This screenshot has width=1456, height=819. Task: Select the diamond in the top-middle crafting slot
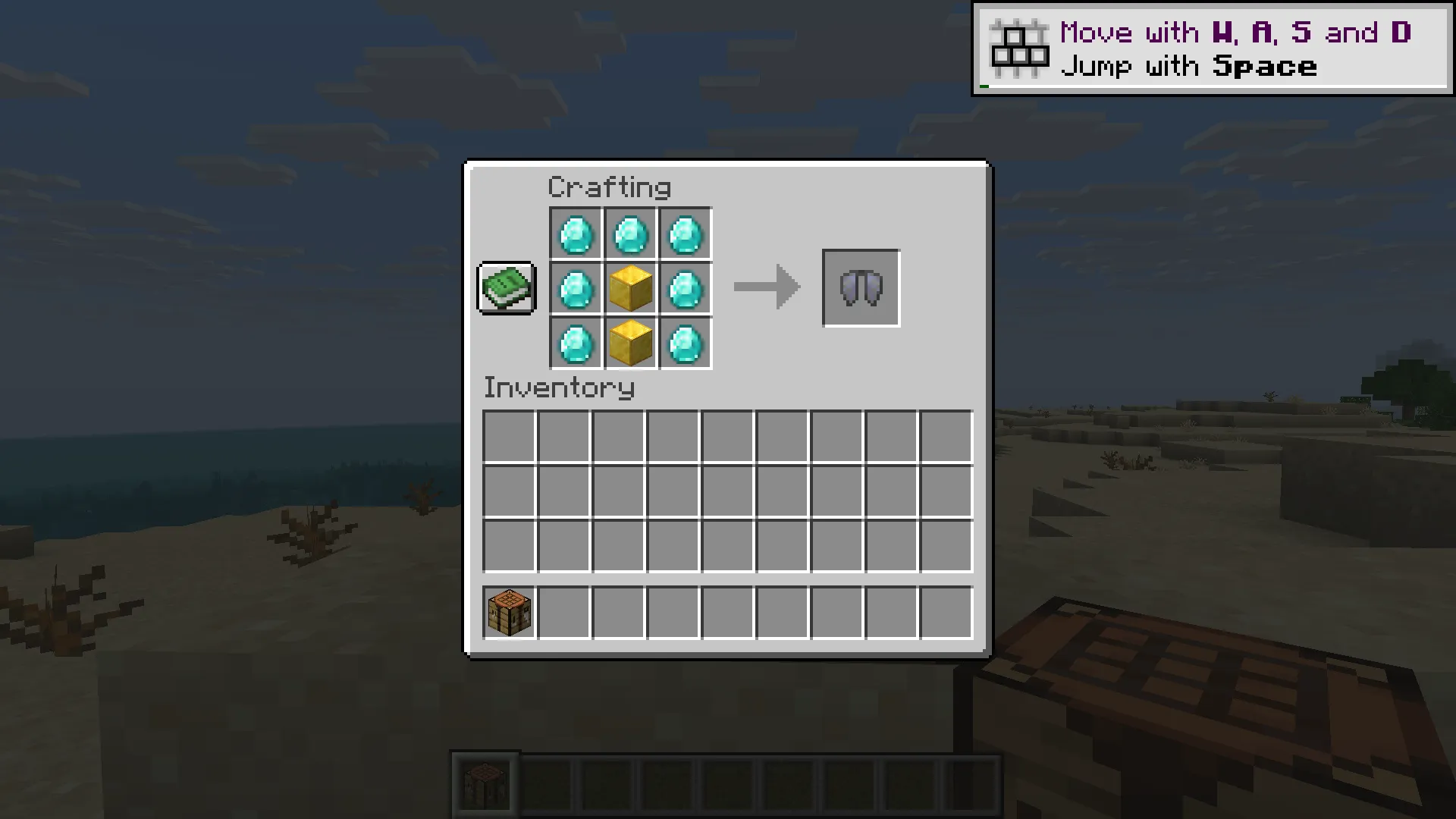[x=630, y=233]
